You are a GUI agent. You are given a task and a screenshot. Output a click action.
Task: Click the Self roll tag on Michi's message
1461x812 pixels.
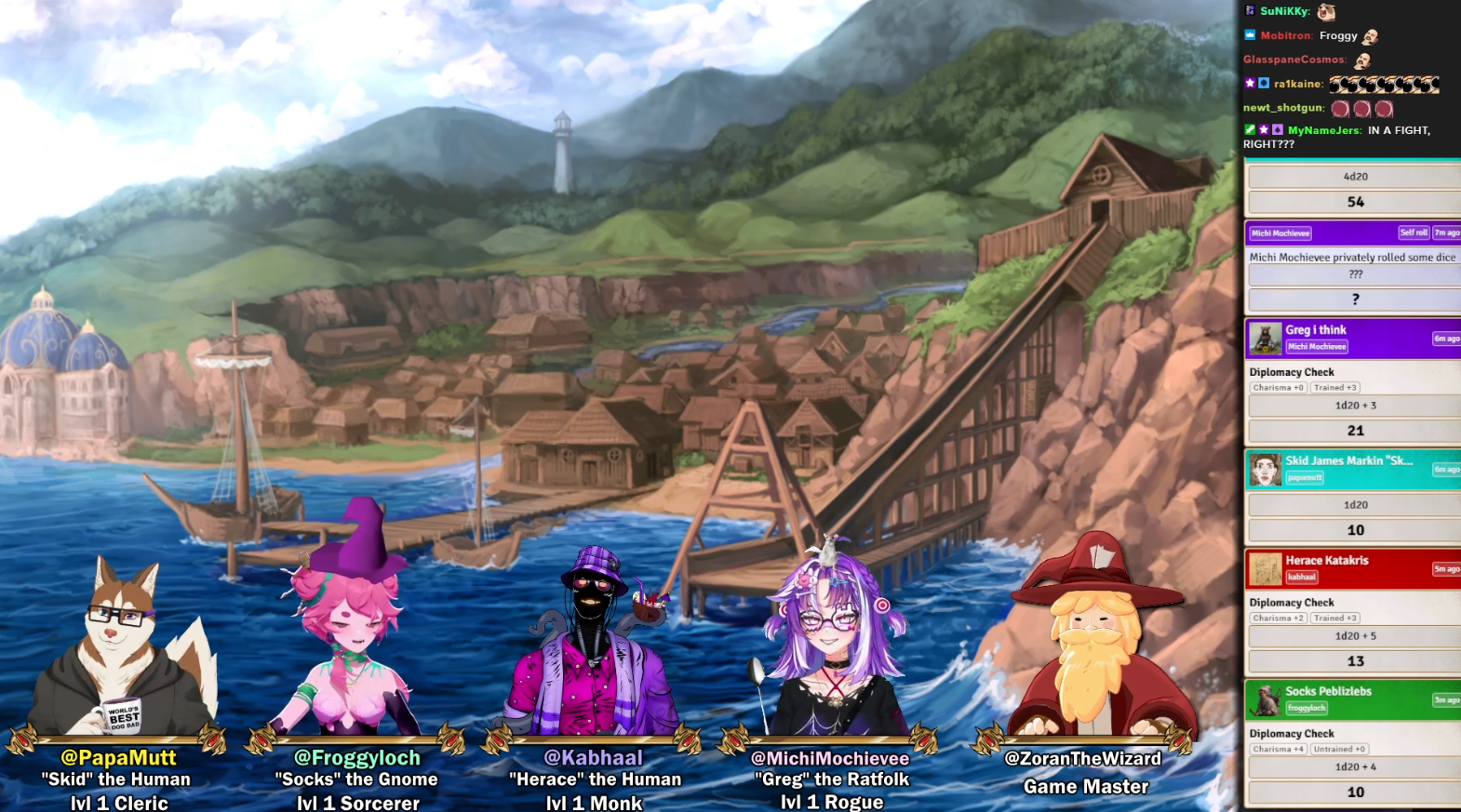tap(1413, 233)
